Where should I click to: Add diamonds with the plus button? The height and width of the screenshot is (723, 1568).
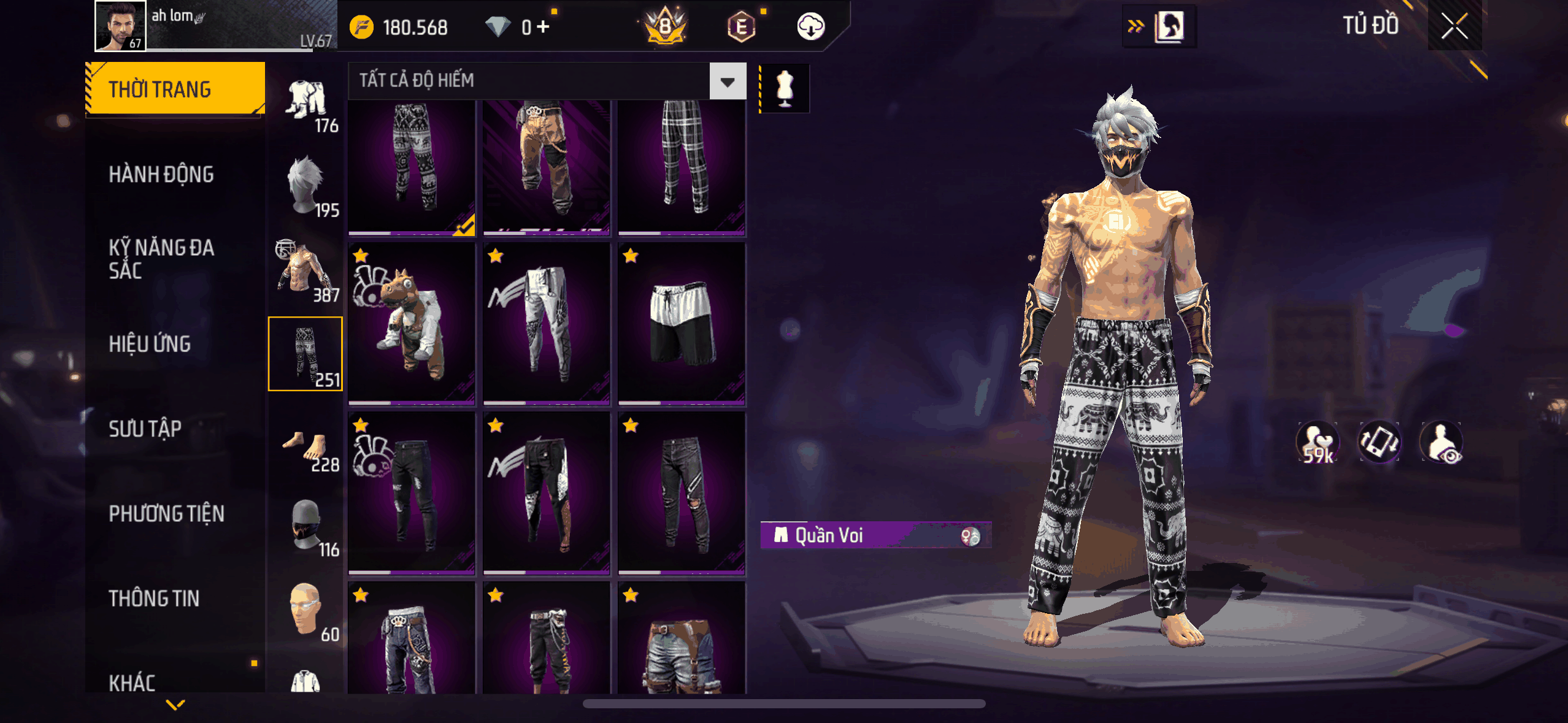(543, 27)
